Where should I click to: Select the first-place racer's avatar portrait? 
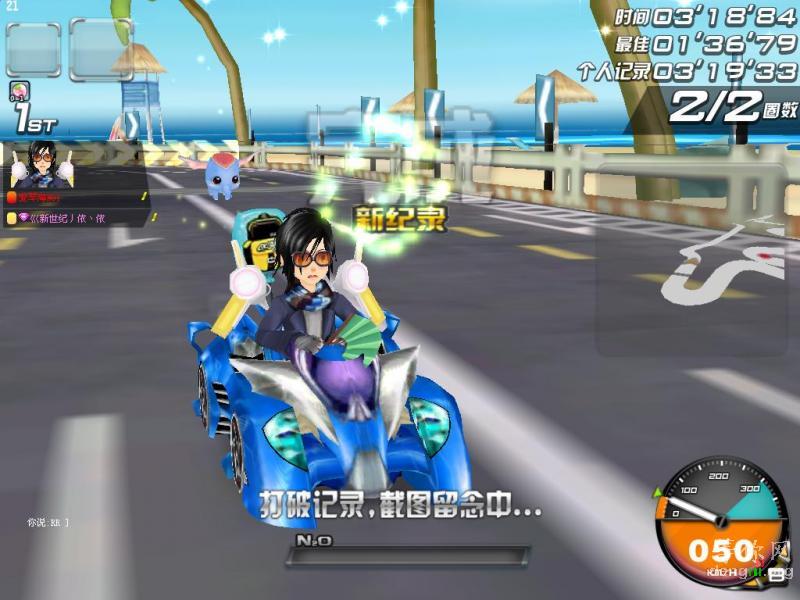[x=42, y=166]
